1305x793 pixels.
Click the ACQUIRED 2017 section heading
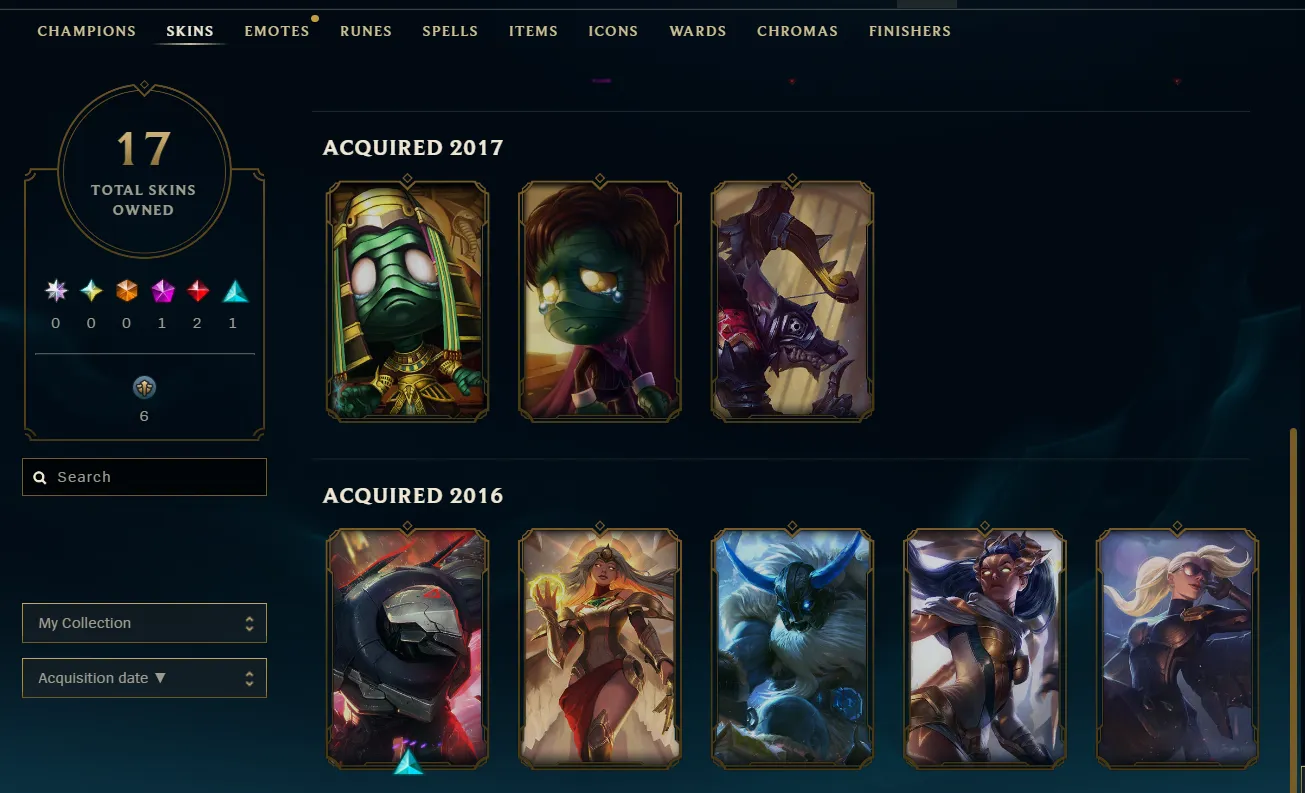pos(412,147)
